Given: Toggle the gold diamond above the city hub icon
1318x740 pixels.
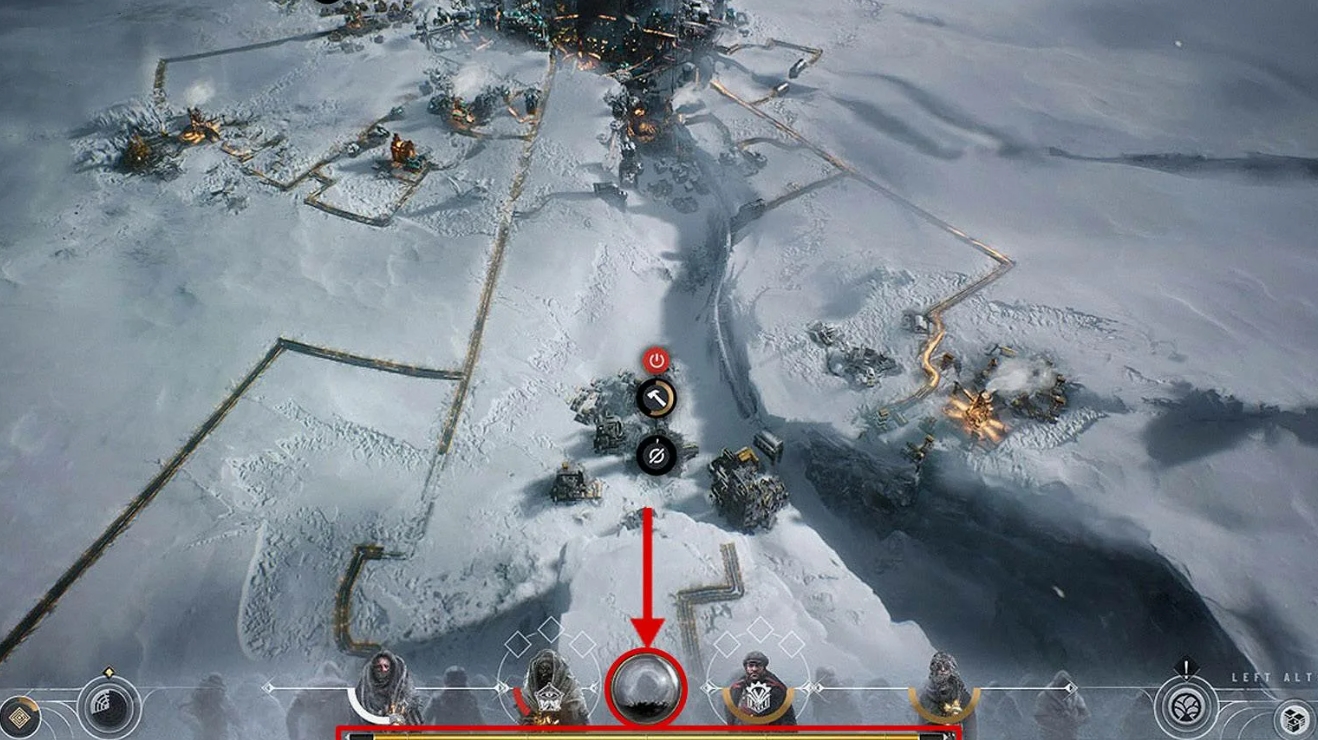Looking at the screenshot, I should pos(109,672).
